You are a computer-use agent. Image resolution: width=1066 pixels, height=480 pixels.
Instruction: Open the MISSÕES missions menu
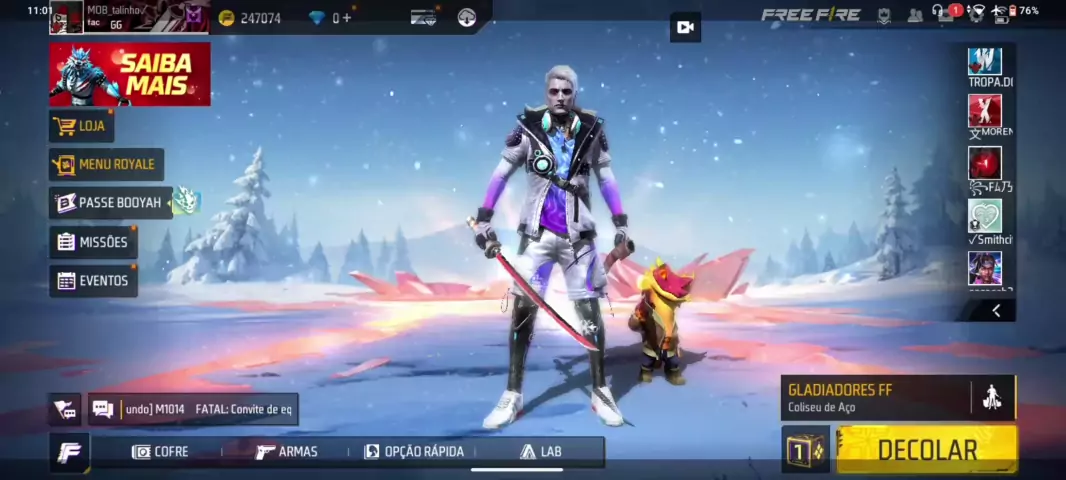[93, 242]
